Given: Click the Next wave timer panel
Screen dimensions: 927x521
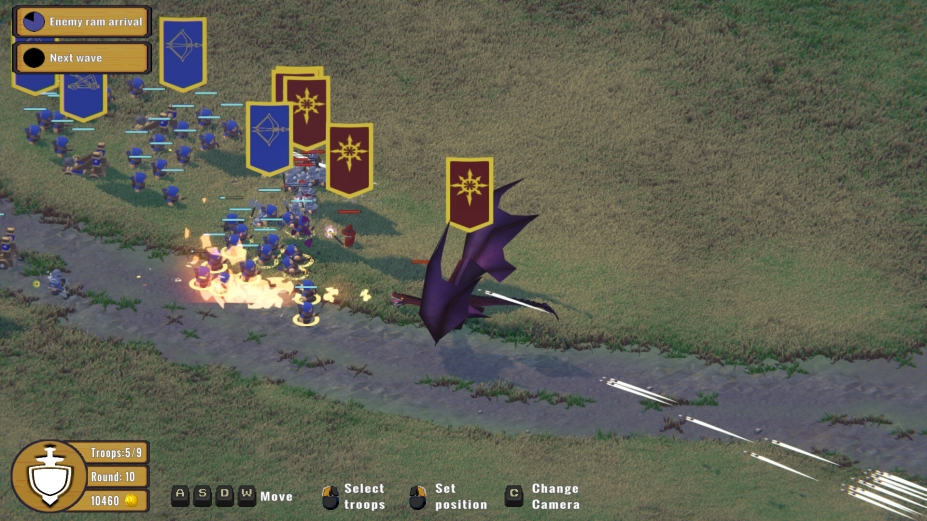Looking at the screenshot, I should [81, 58].
